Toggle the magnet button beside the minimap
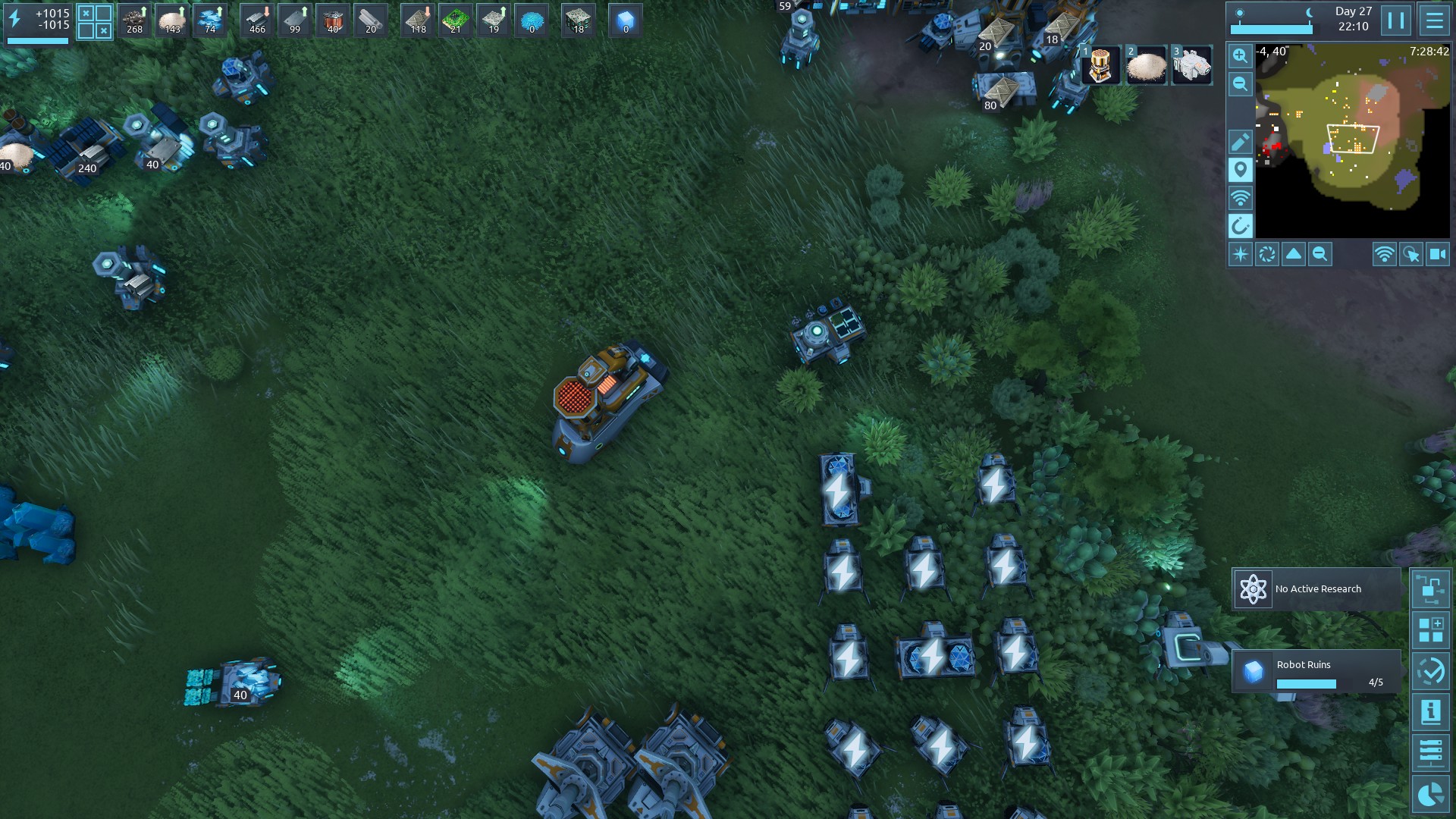 [1240, 226]
